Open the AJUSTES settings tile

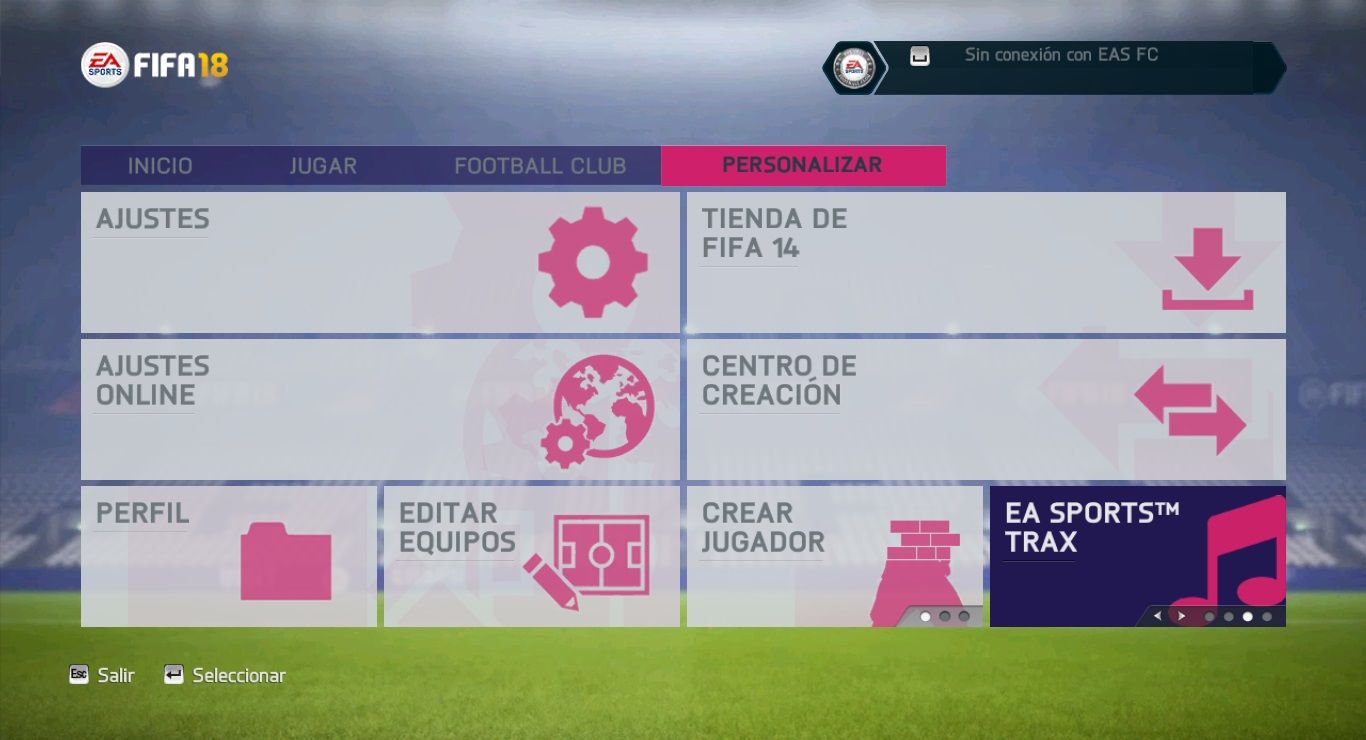[380, 262]
